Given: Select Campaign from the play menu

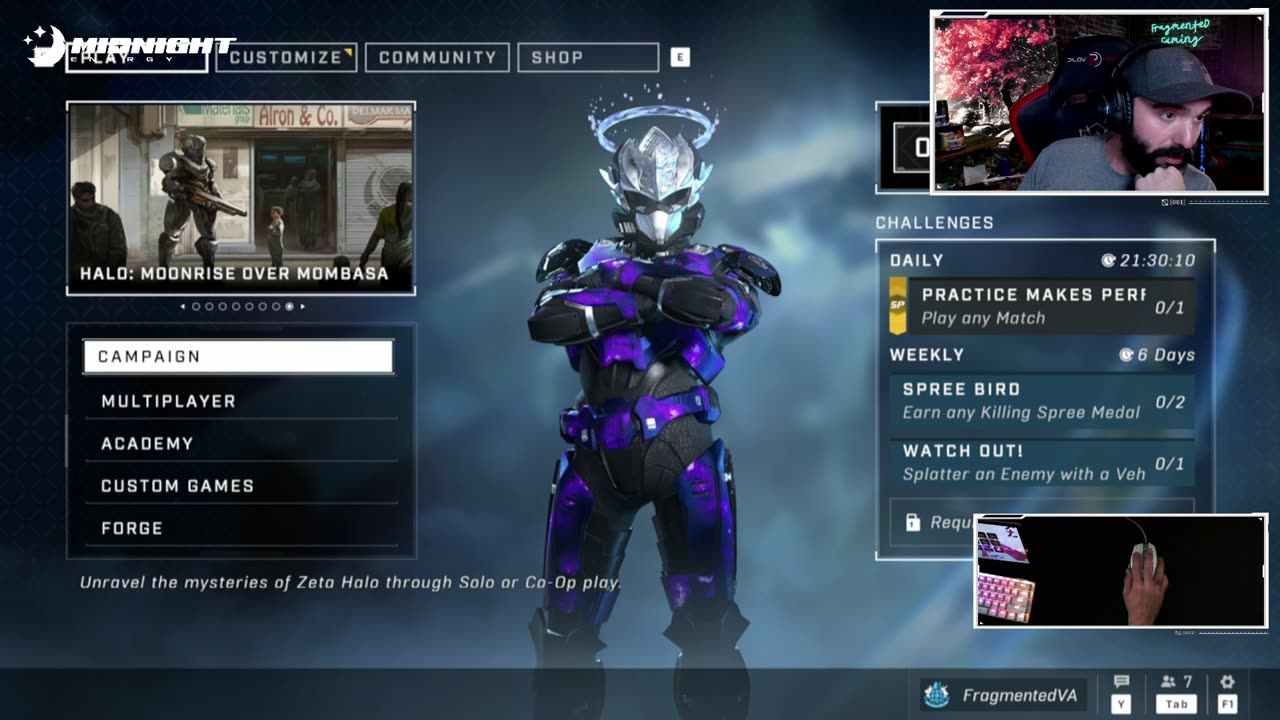Looking at the screenshot, I should [x=238, y=357].
